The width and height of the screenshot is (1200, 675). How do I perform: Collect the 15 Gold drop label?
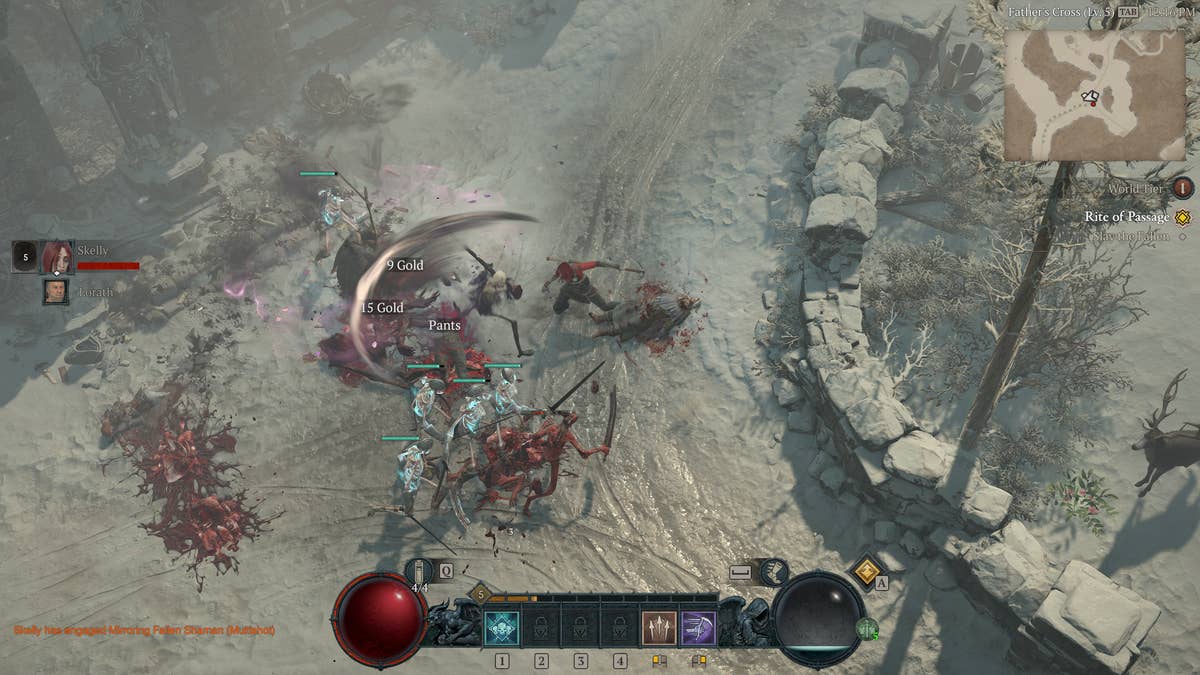382,308
